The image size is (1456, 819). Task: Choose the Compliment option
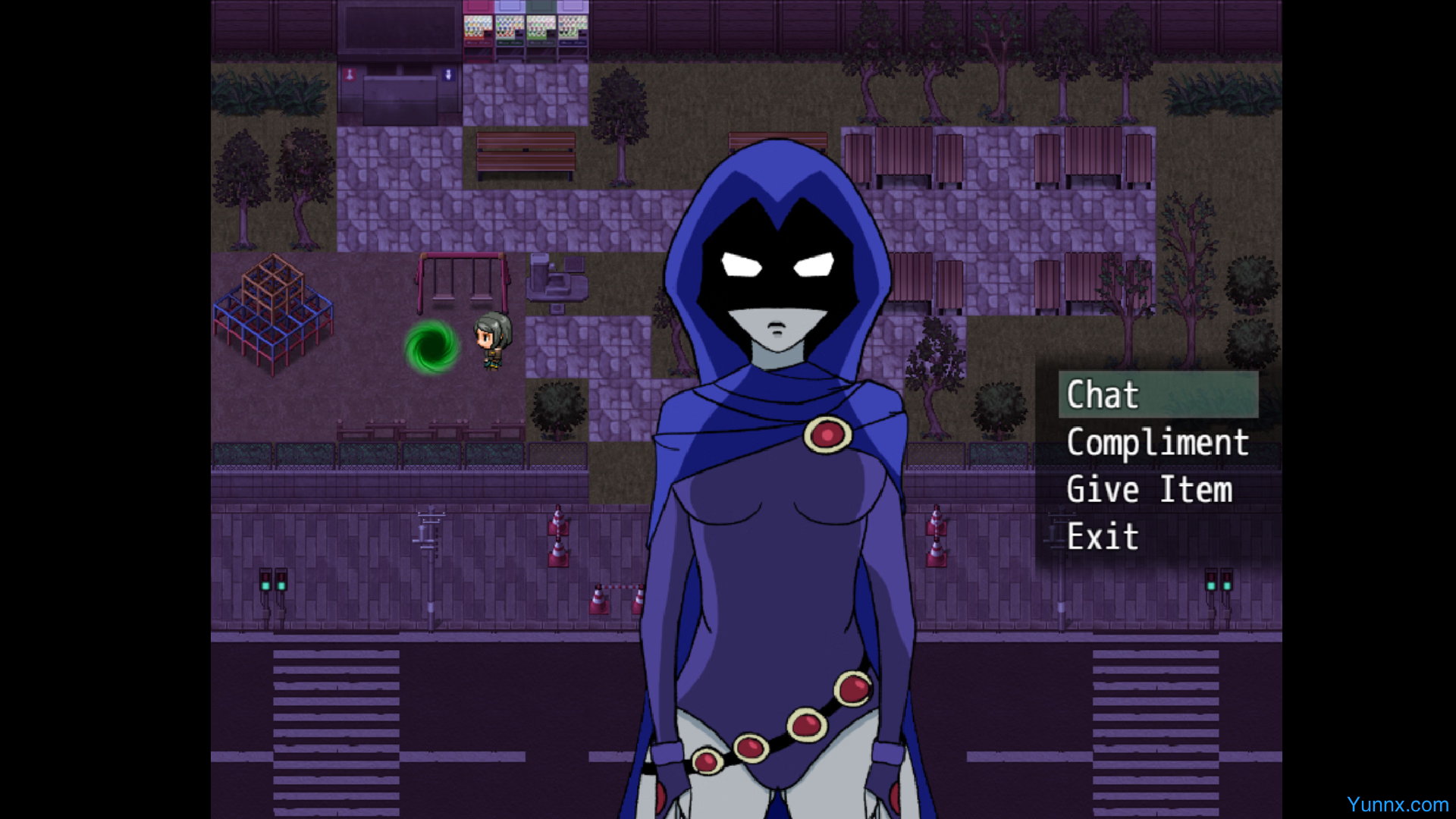[1157, 443]
